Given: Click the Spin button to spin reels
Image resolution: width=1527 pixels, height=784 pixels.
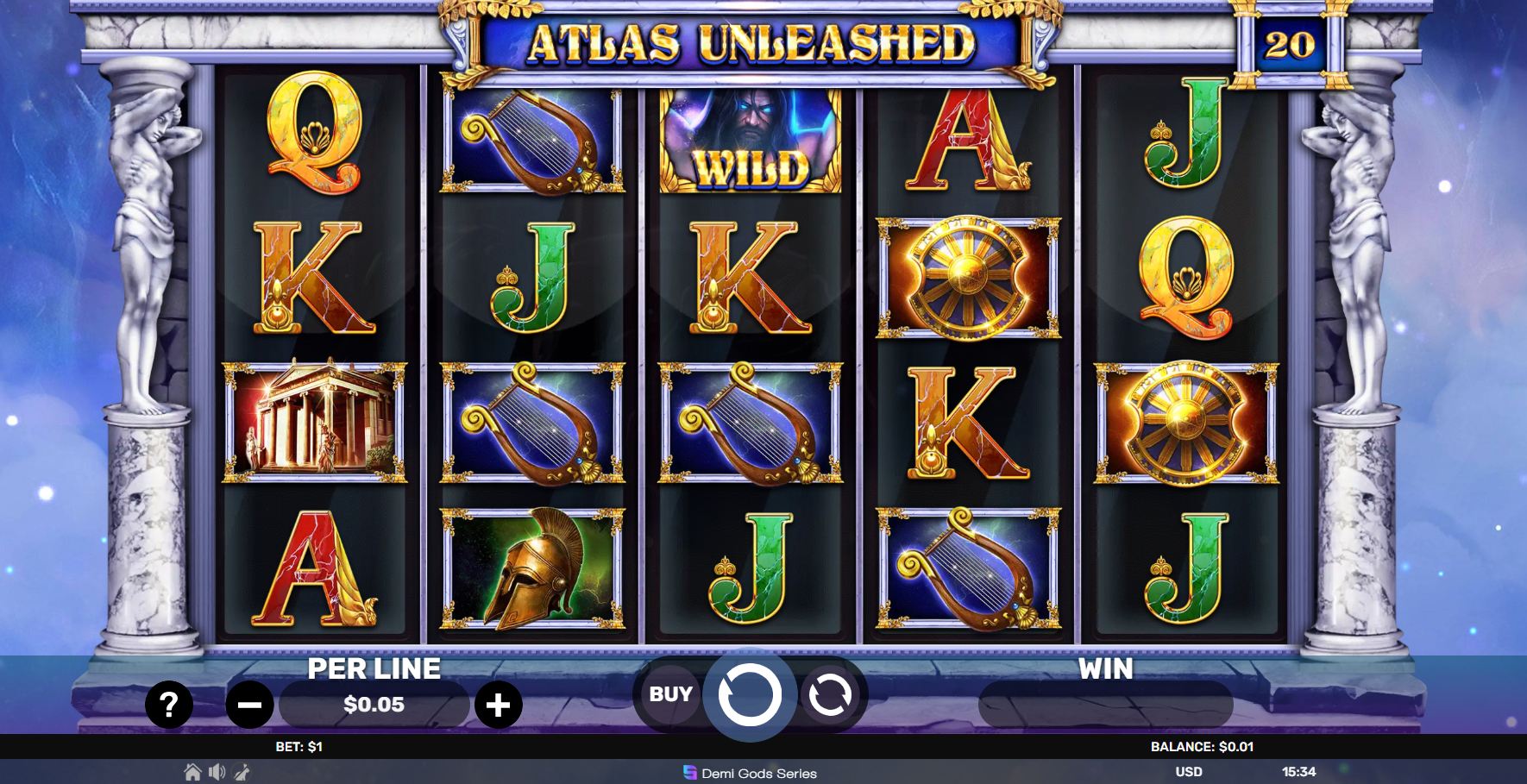Looking at the screenshot, I should 750,693.
